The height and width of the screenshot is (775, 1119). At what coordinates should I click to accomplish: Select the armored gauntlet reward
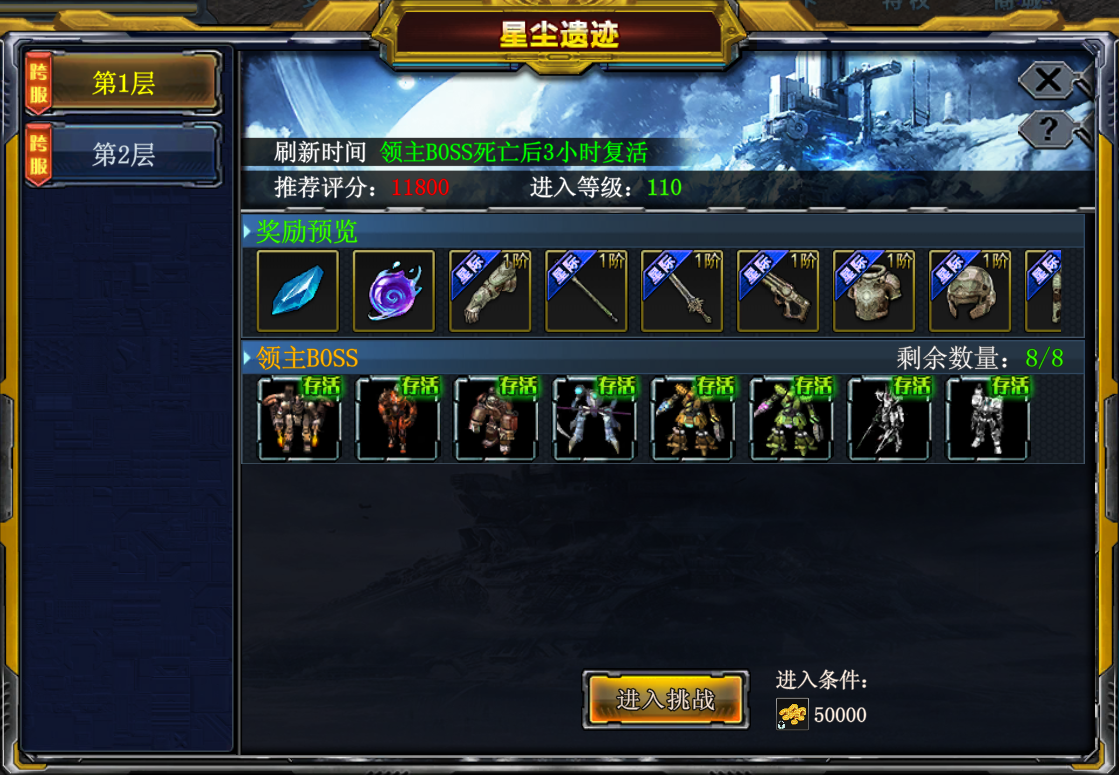pos(490,291)
